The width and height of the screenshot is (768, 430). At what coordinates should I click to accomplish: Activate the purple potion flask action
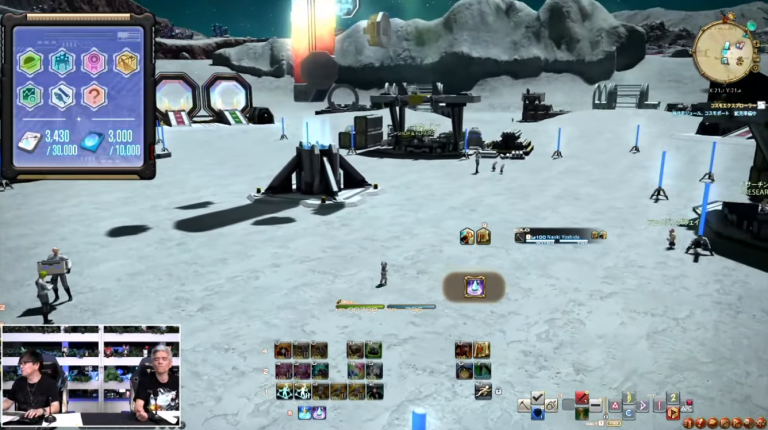(x=474, y=288)
